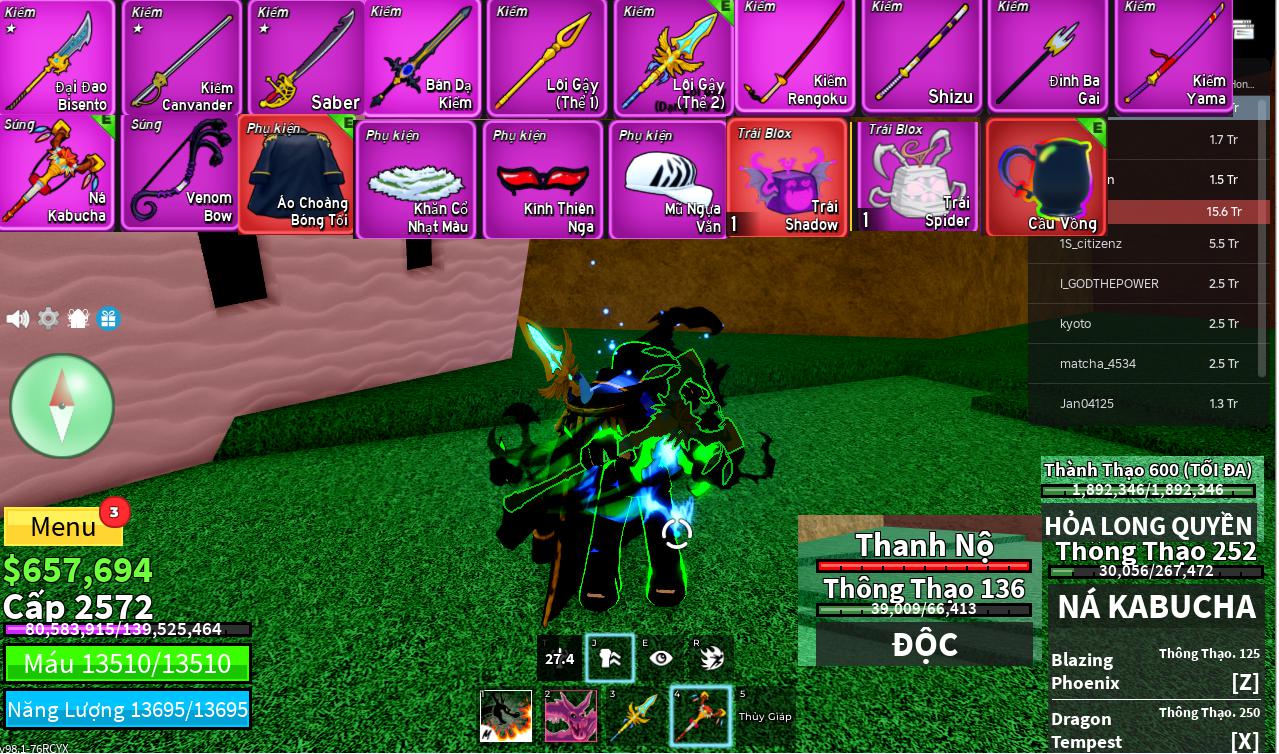Choose the Shizu sword slot
This screenshot has height=754, width=1279.
(922, 56)
